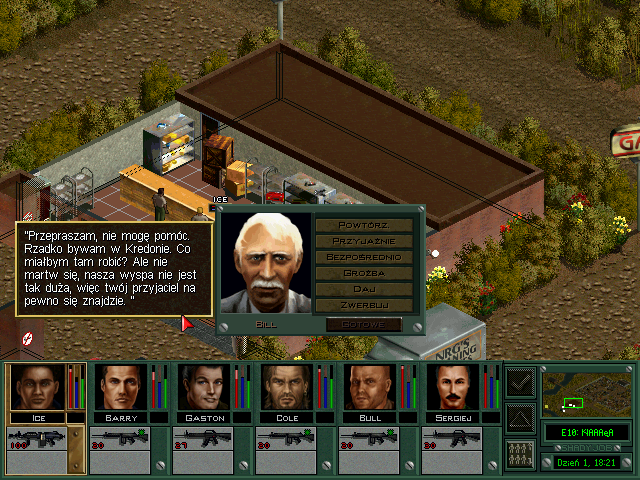Select mercenary Ice's portrait
Image resolution: width=640 pixels, height=480 pixels.
(36, 387)
